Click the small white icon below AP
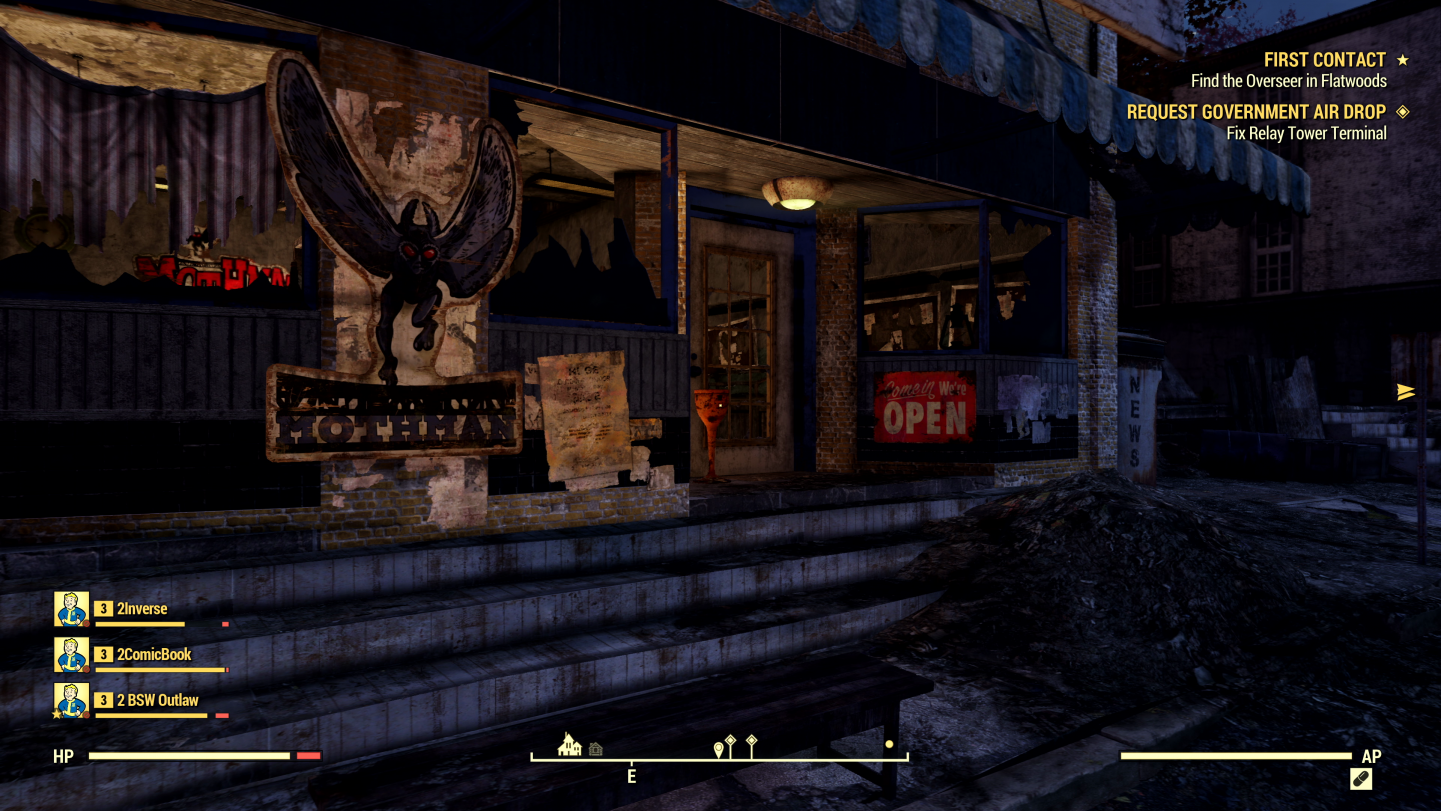 click(1360, 778)
